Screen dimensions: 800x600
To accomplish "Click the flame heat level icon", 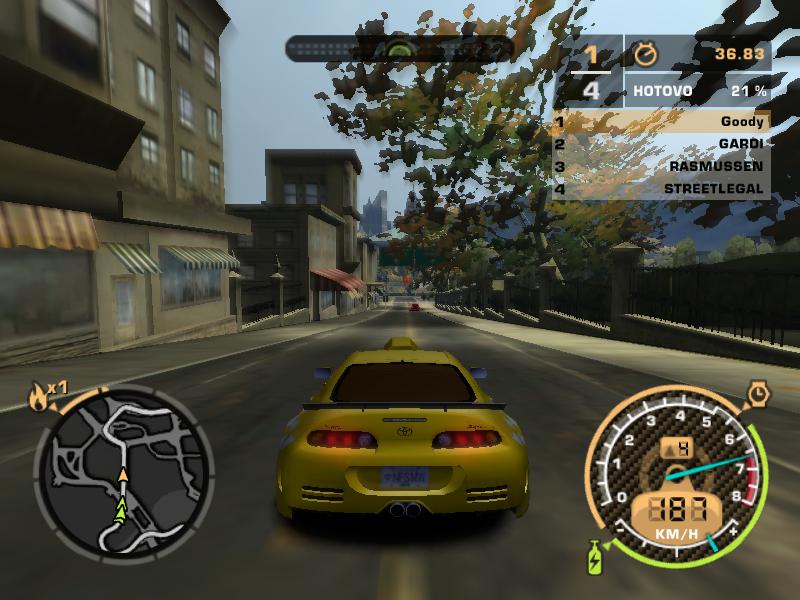I will click(38, 397).
